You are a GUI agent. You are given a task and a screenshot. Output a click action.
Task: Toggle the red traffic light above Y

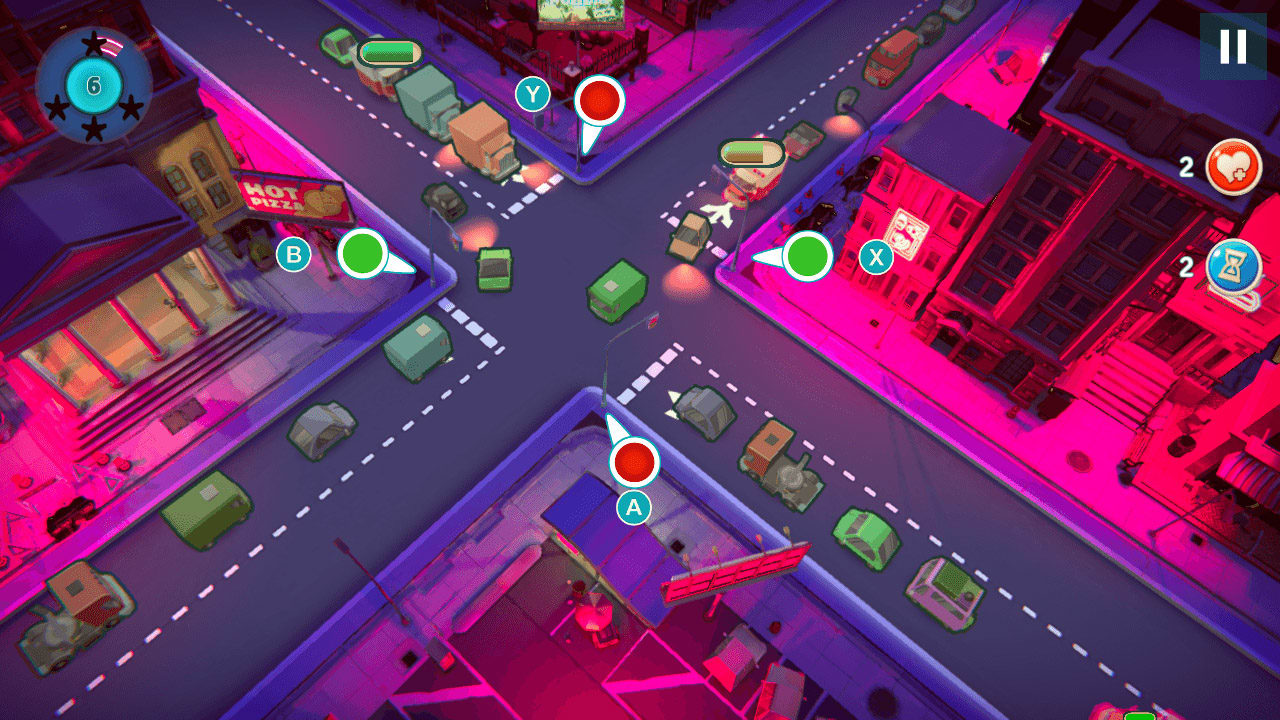point(598,101)
